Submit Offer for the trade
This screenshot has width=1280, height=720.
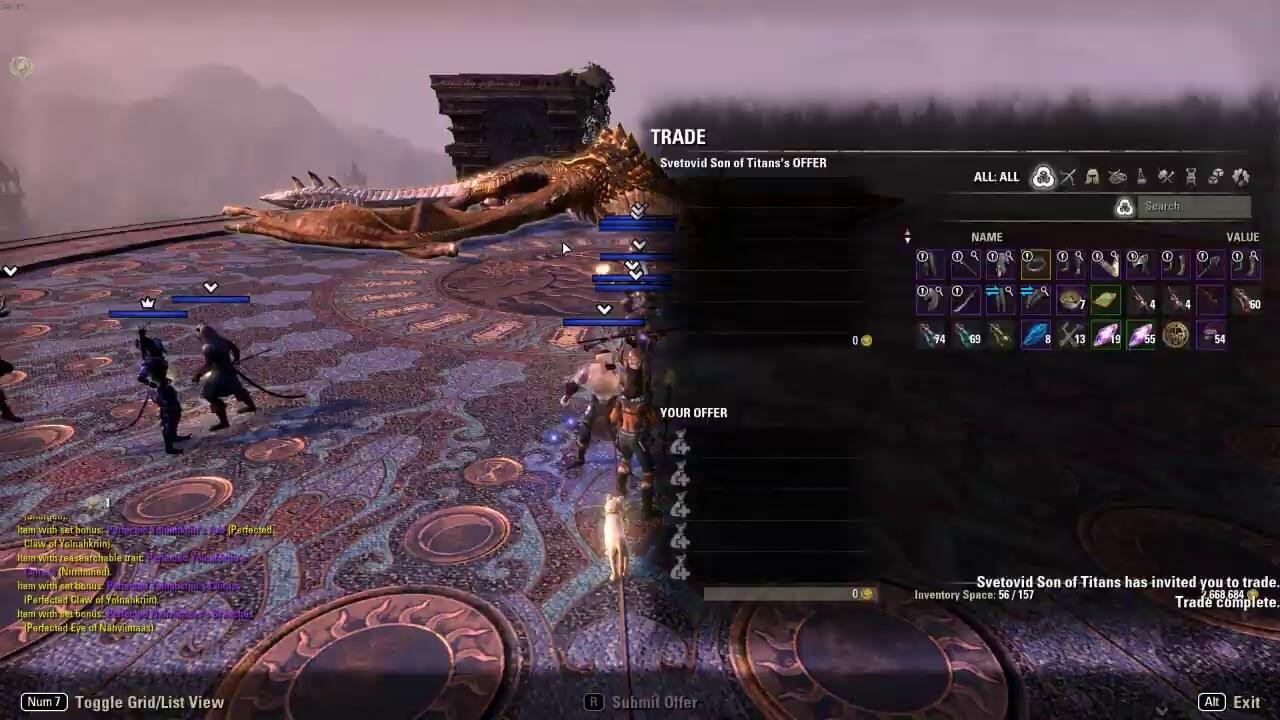(x=654, y=702)
